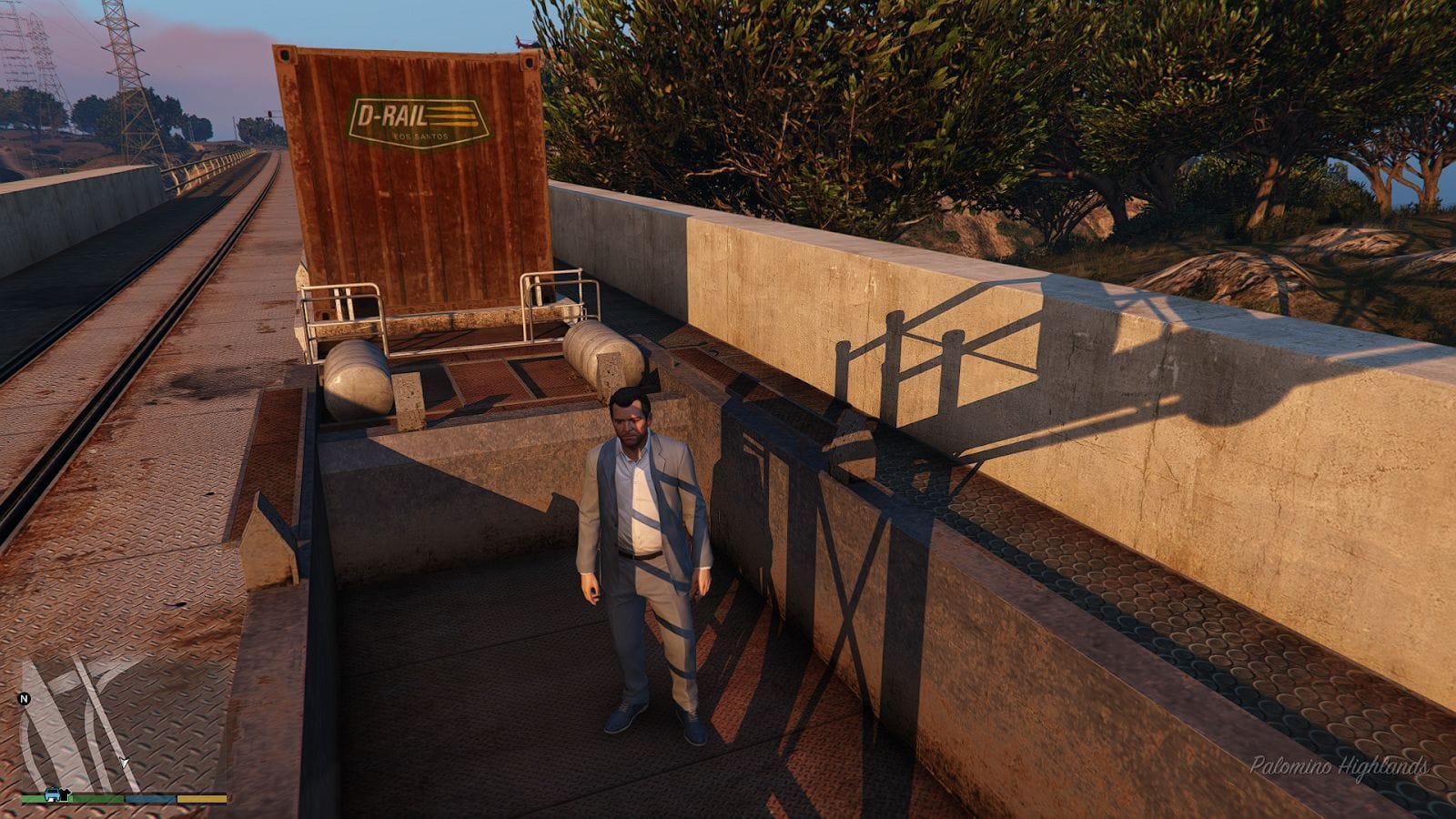Toggle the blue armor bar segment
1456x819 pixels.
[x=149, y=798]
